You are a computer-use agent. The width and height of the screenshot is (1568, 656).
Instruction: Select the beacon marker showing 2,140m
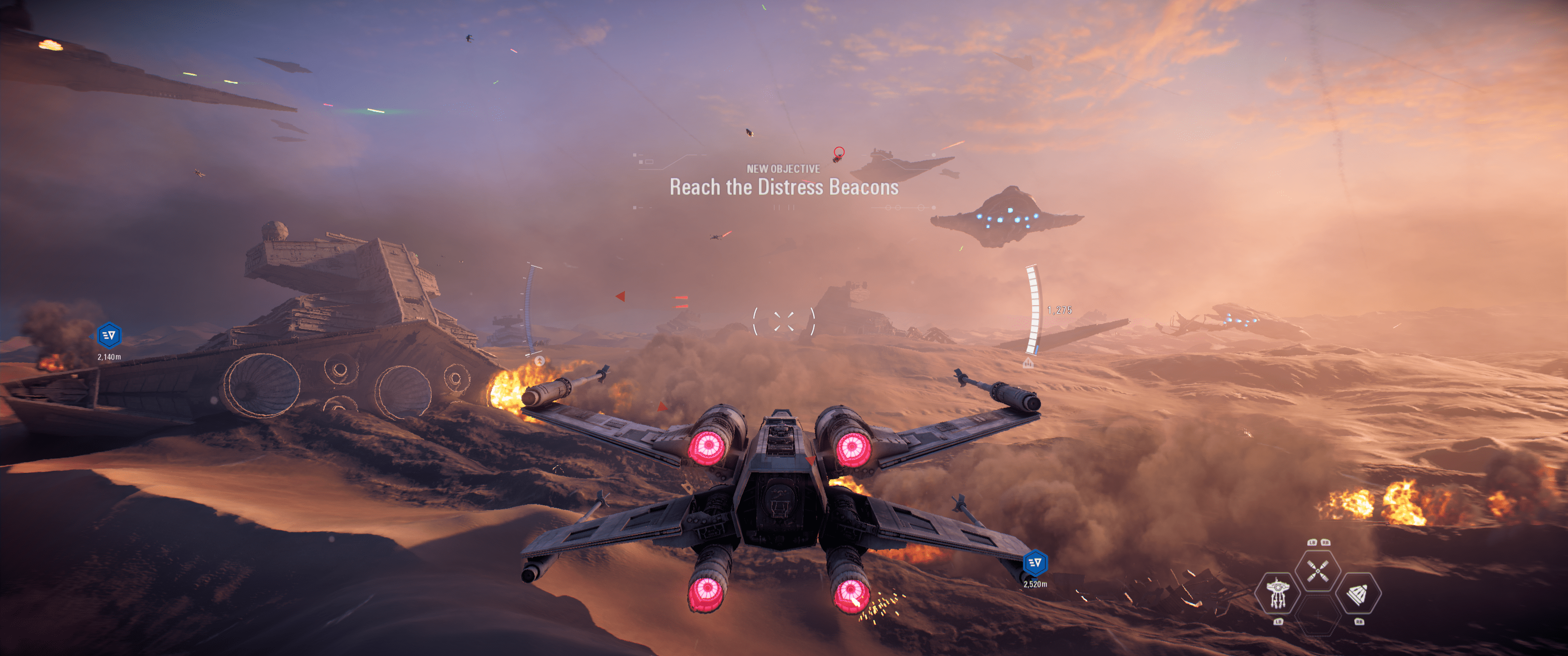coord(109,335)
